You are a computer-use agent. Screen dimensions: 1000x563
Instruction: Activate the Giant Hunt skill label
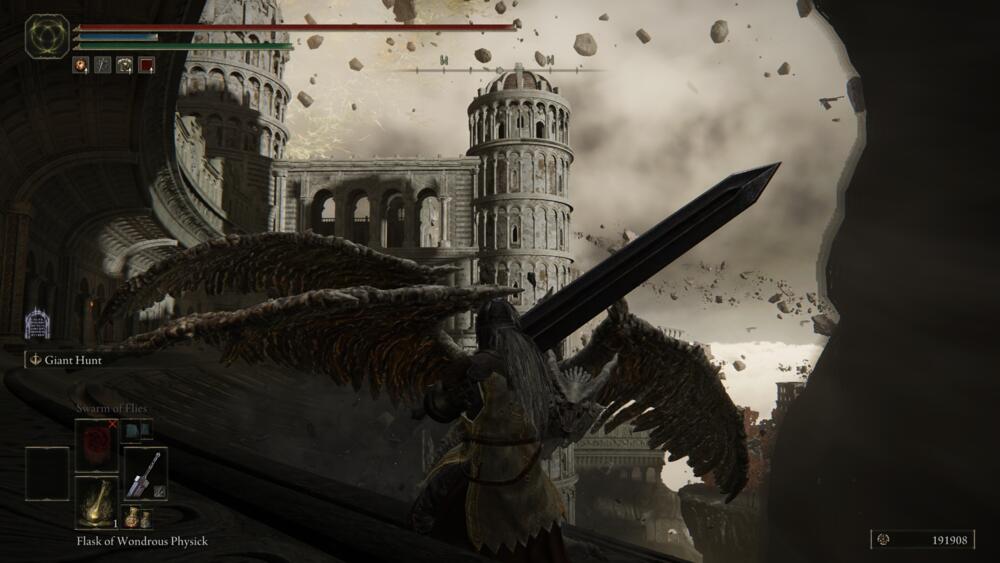pos(72,360)
